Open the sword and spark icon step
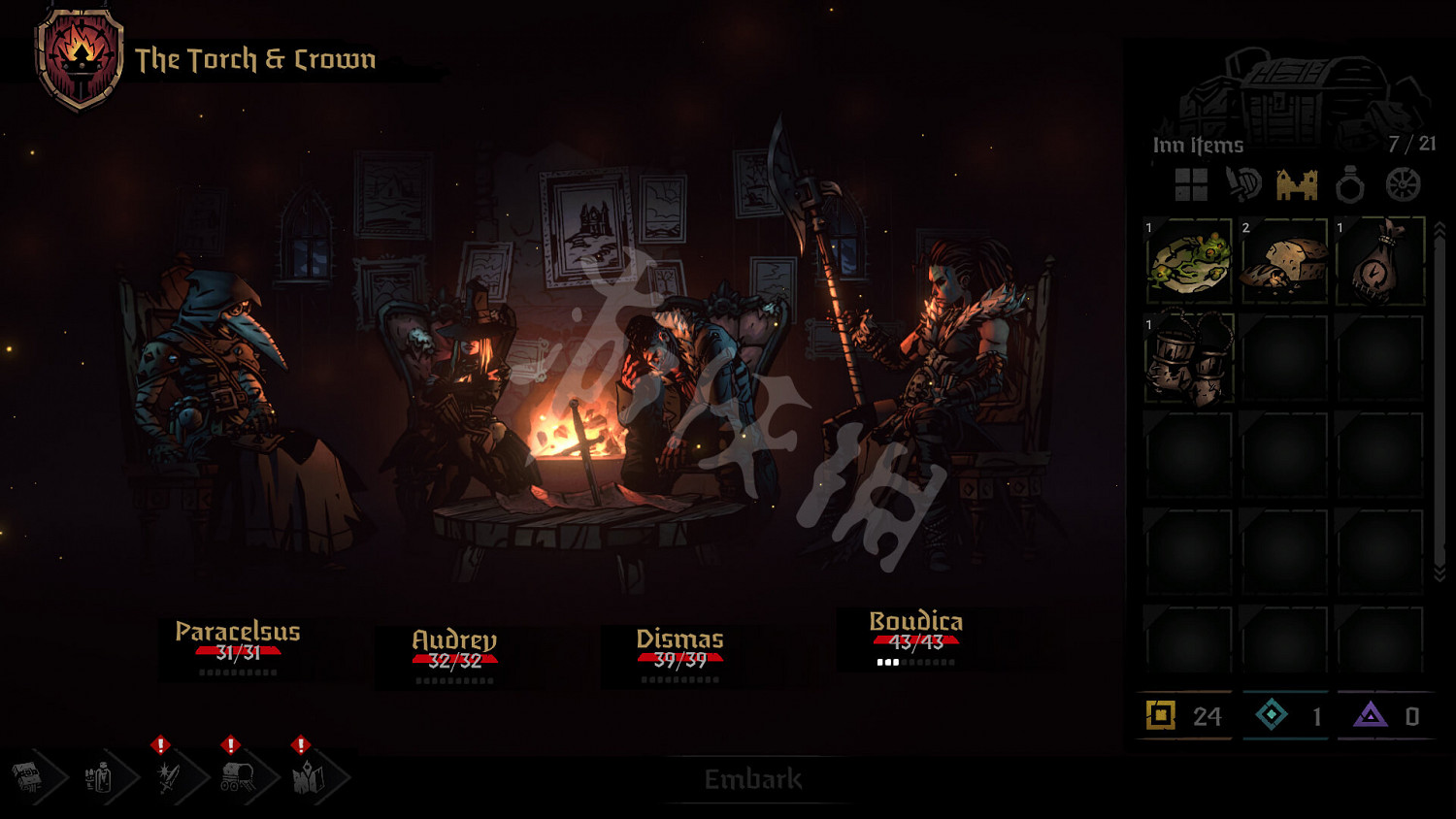 coord(169,777)
